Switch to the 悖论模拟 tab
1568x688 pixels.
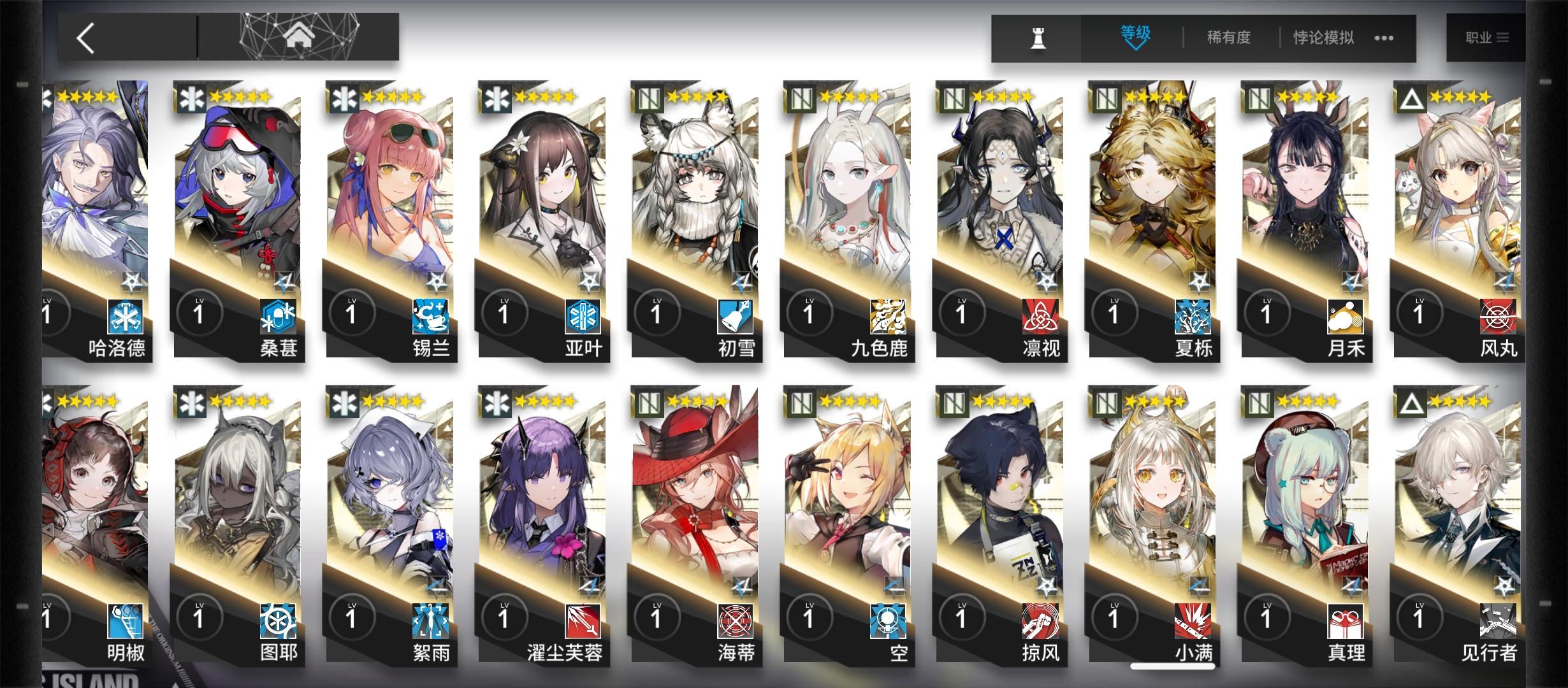click(1323, 37)
